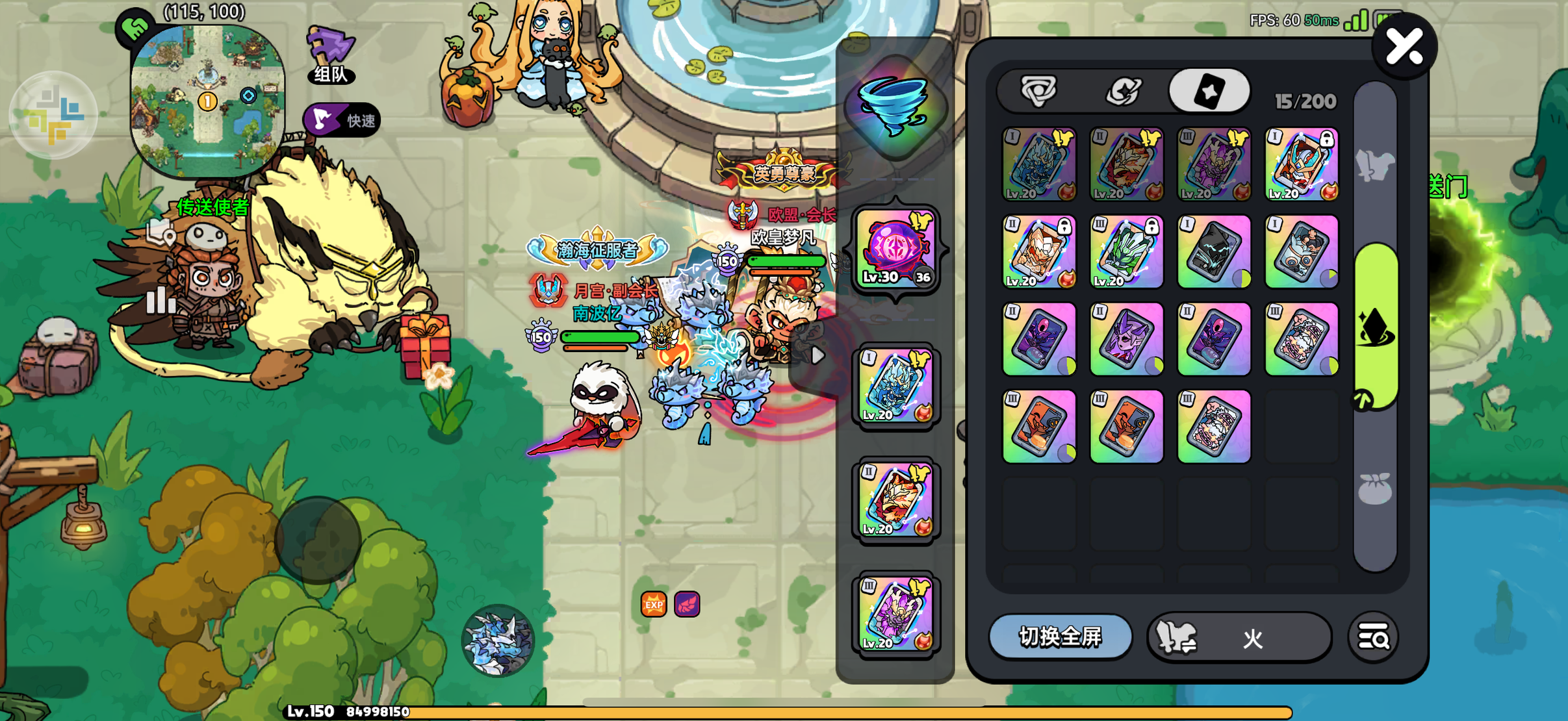Switch to the swirl-shaped middle tab
This screenshot has width=1568, height=721.
(x=1124, y=92)
